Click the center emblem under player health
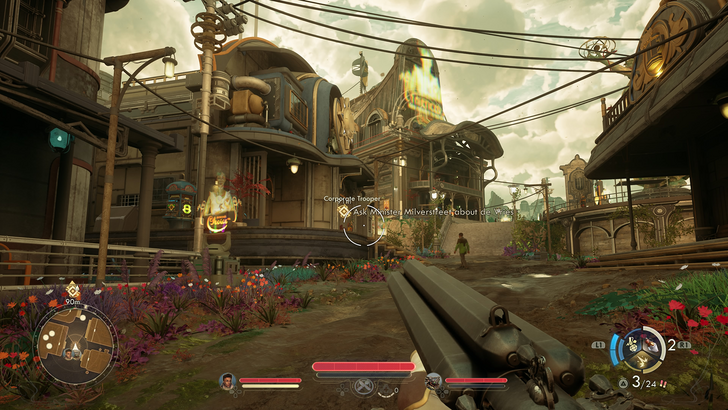 pyautogui.click(x=363, y=386)
